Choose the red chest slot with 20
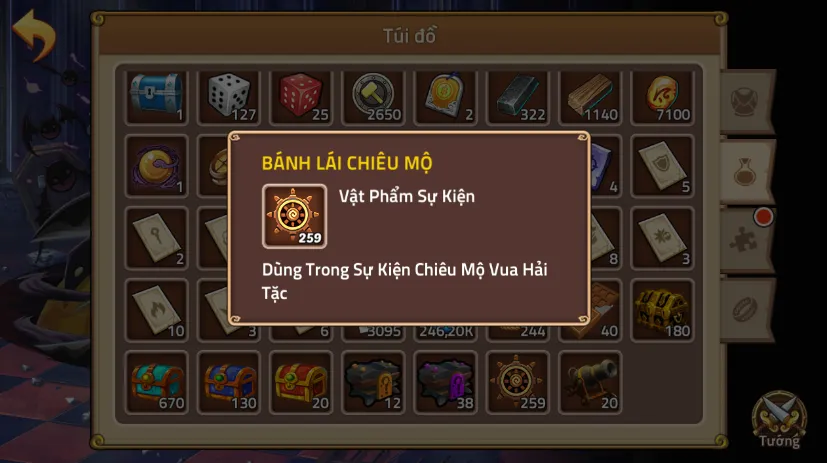Viewport: 827px width, 463px height. click(x=302, y=382)
